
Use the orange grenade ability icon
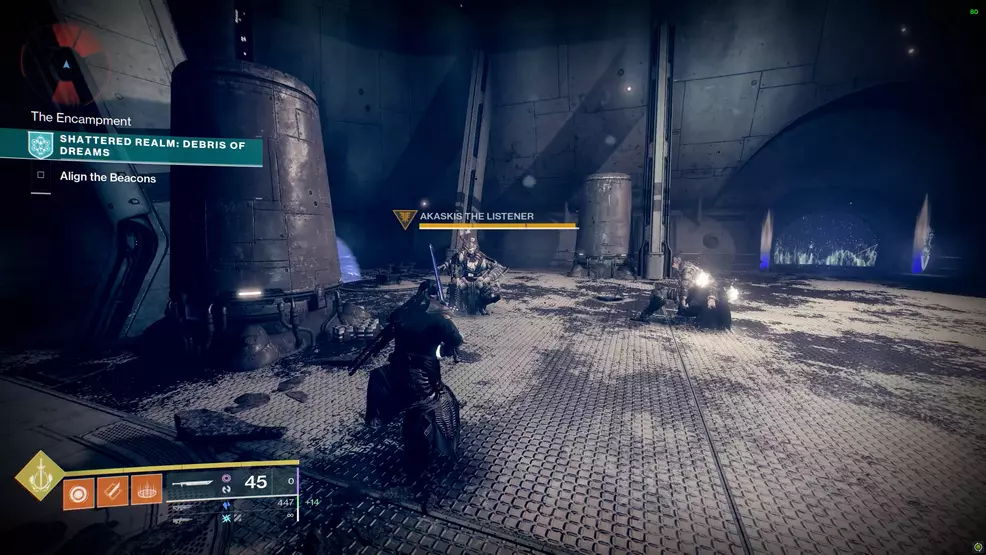79,490
